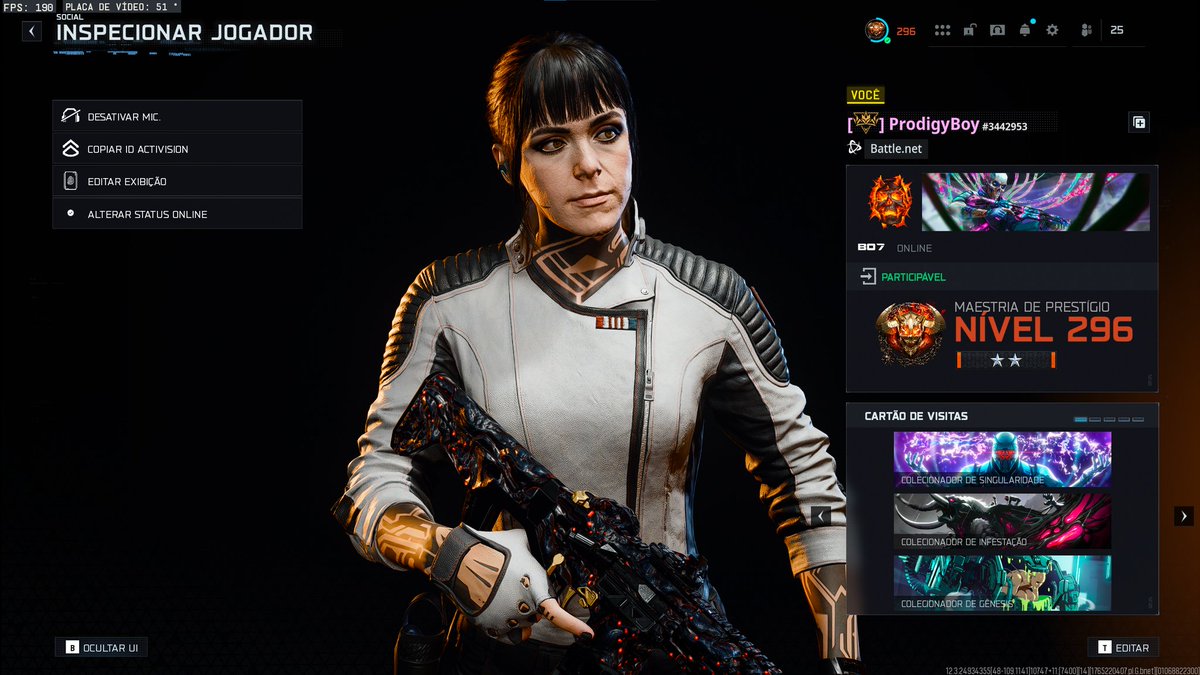Open the settings gear icon
Screen dimensions: 1200x675
[x=1052, y=31]
